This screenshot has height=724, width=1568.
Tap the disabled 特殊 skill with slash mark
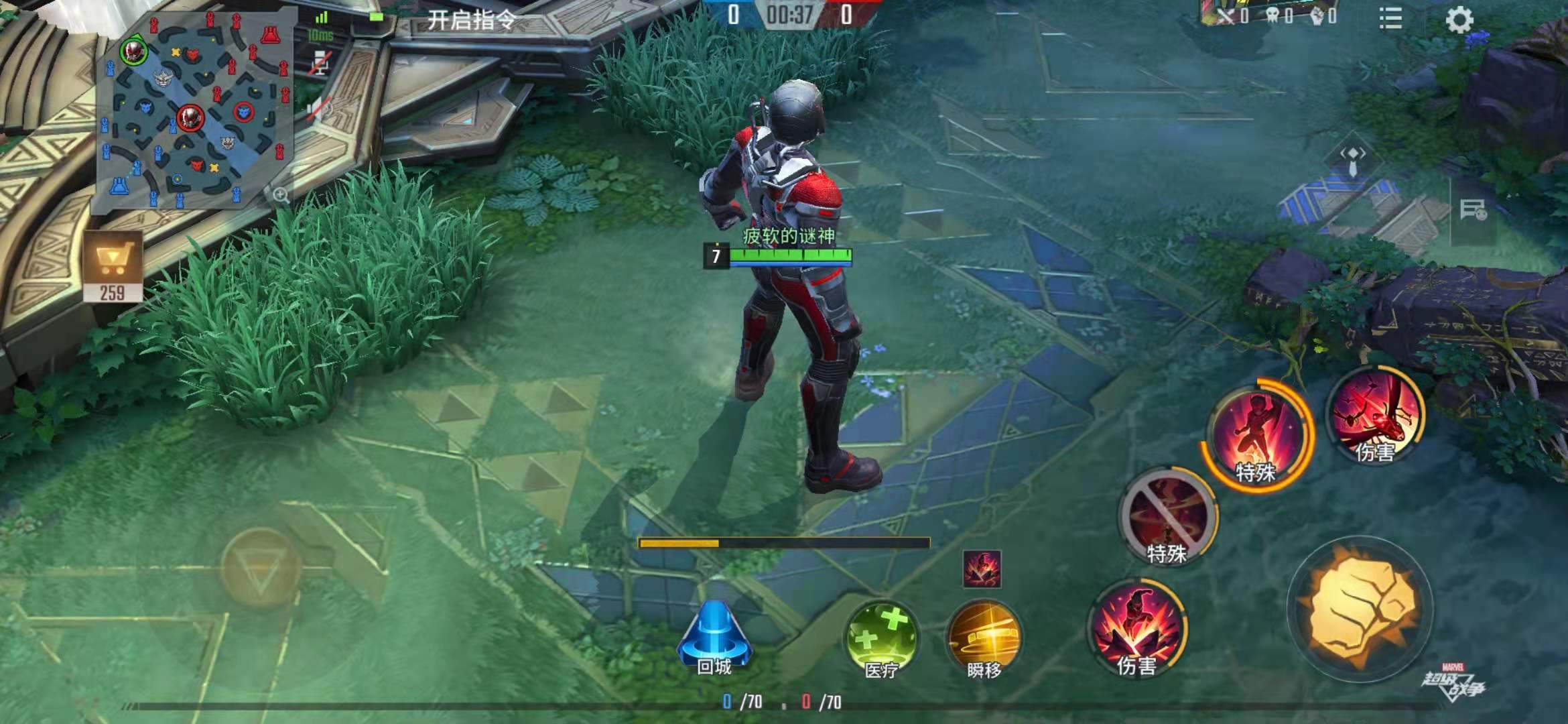[1167, 516]
